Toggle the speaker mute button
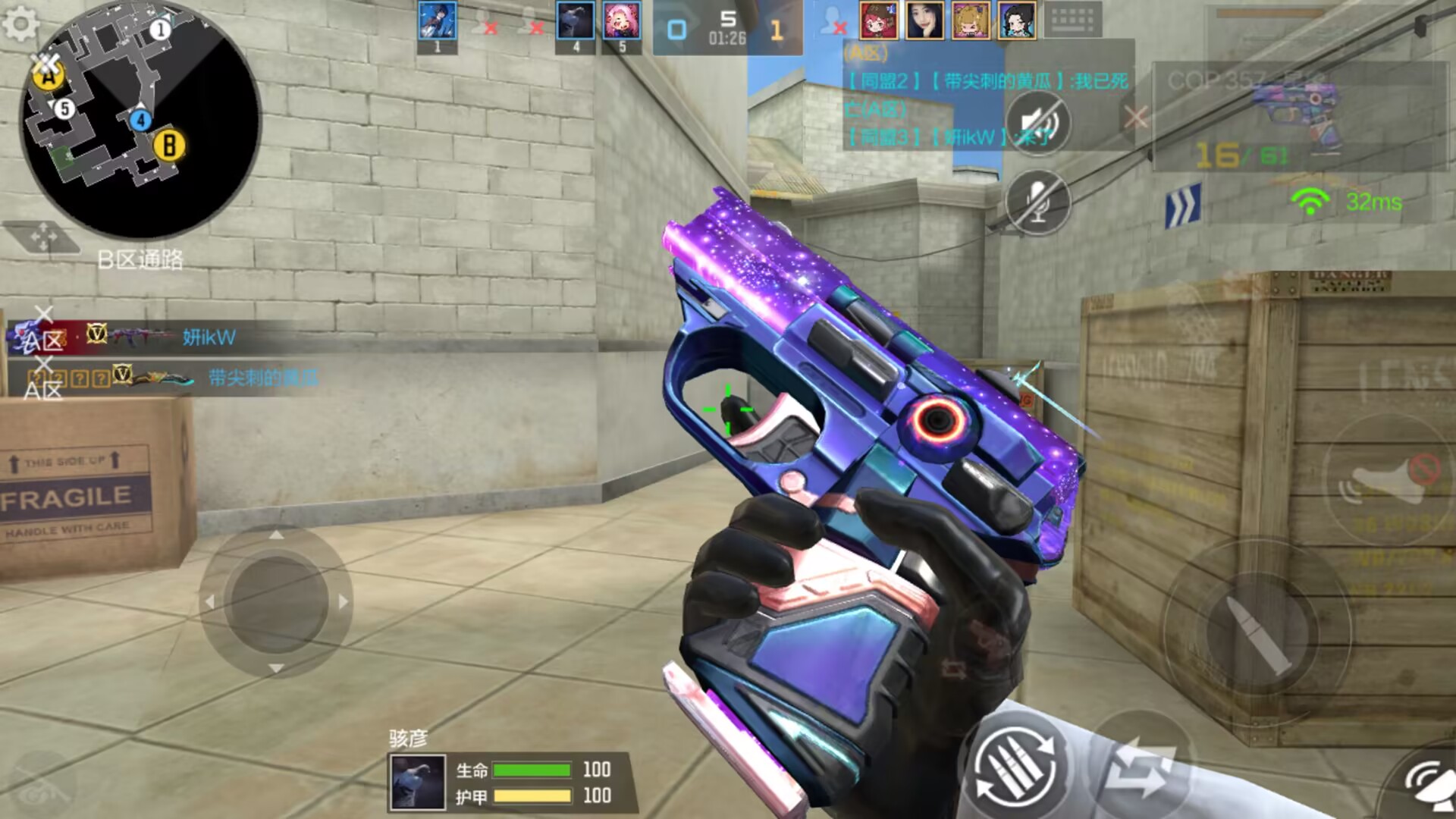1456x819 pixels. (x=1037, y=123)
